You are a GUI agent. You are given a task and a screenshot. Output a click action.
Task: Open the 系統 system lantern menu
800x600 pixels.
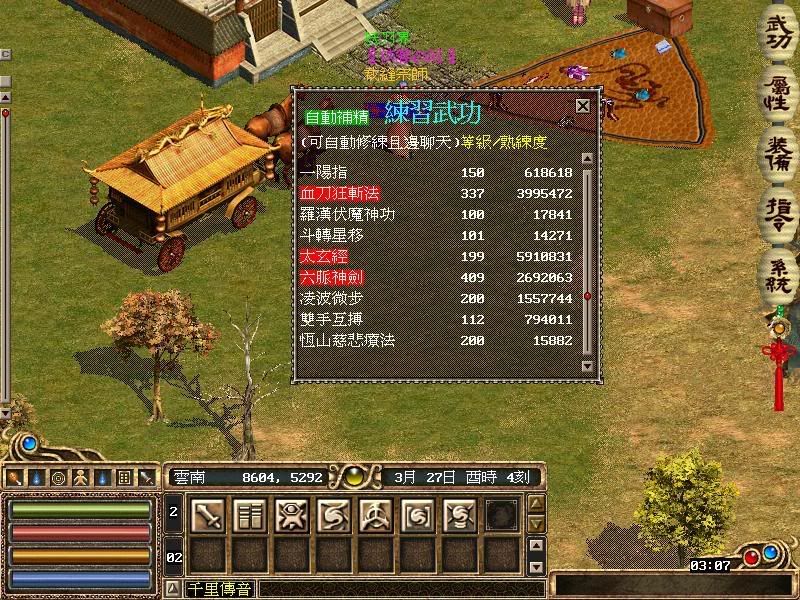[777, 270]
